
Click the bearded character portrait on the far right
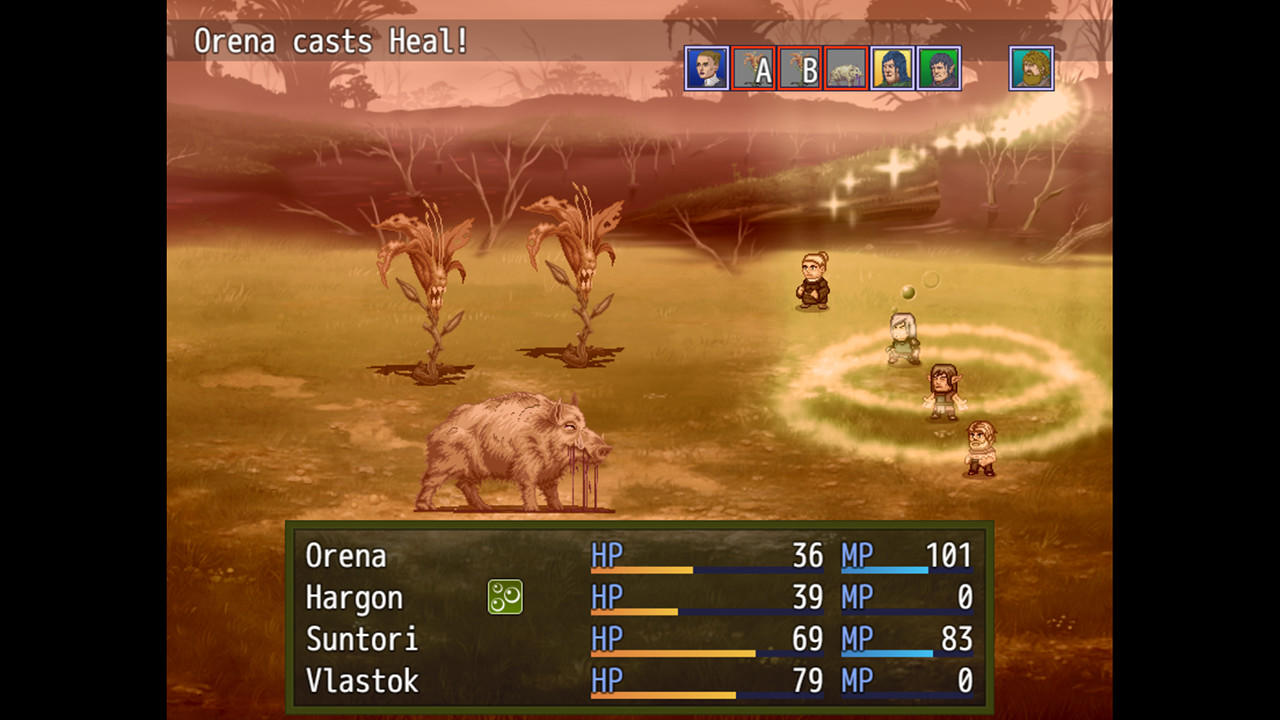coord(1031,69)
